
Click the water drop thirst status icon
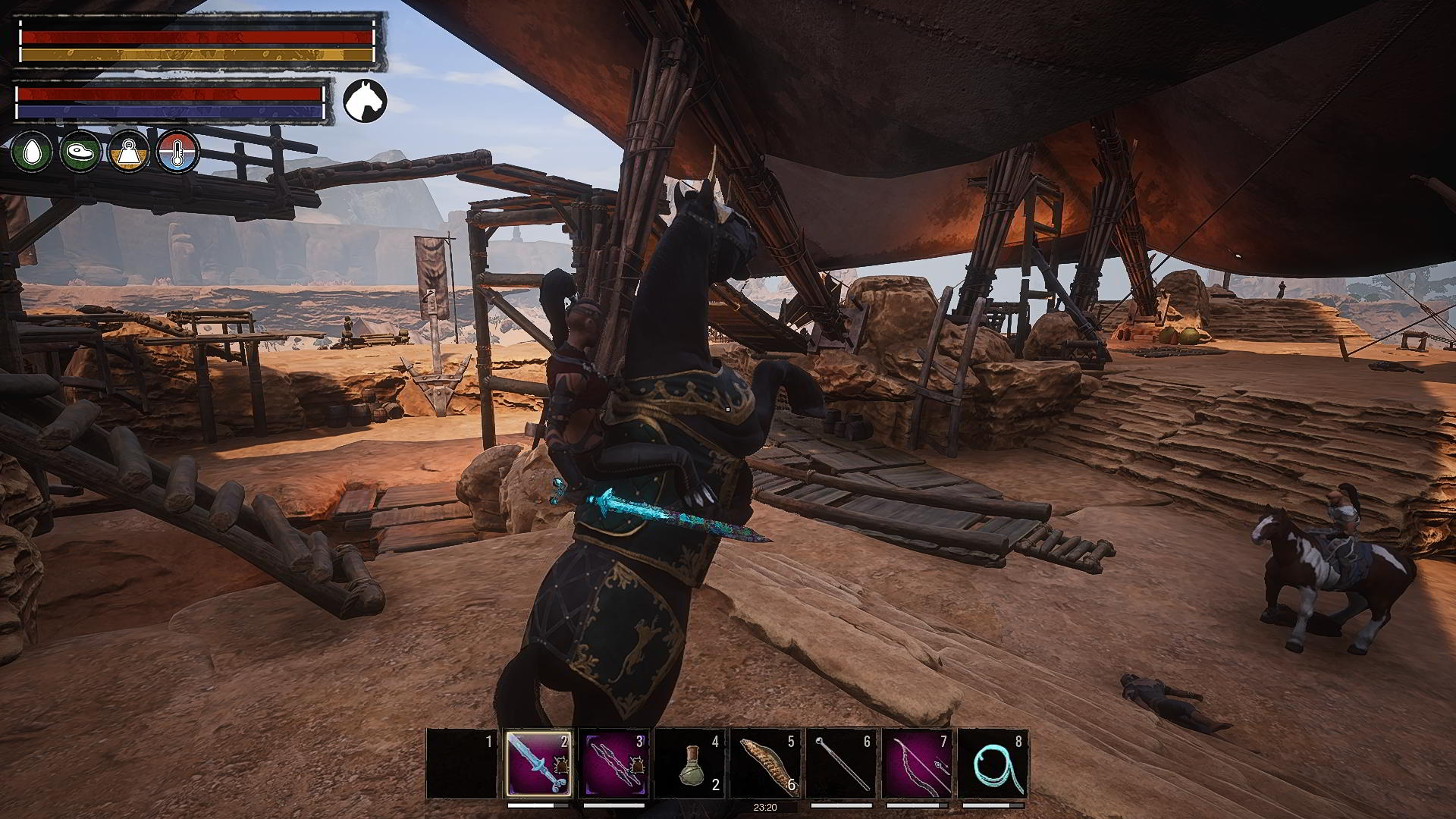(x=32, y=152)
